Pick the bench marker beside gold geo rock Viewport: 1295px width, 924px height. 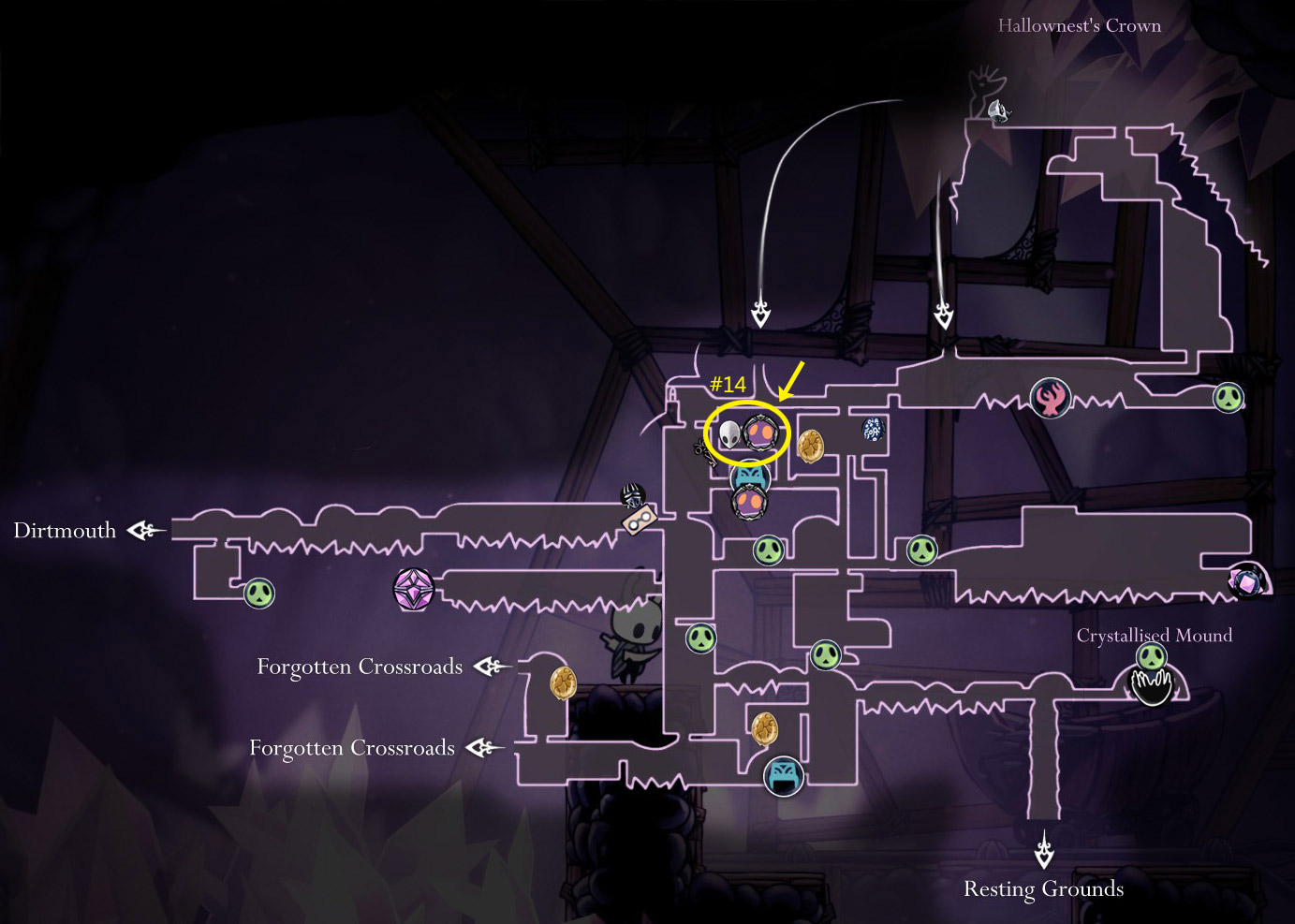784,776
